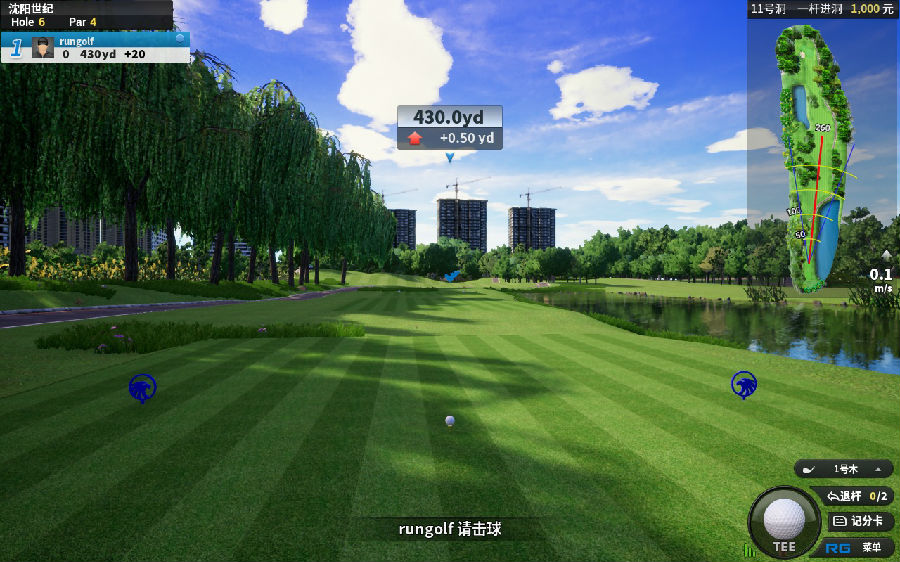Click the TEE golf ball lie indicator
This screenshot has width=900, height=562.
[x=784, y=521]
